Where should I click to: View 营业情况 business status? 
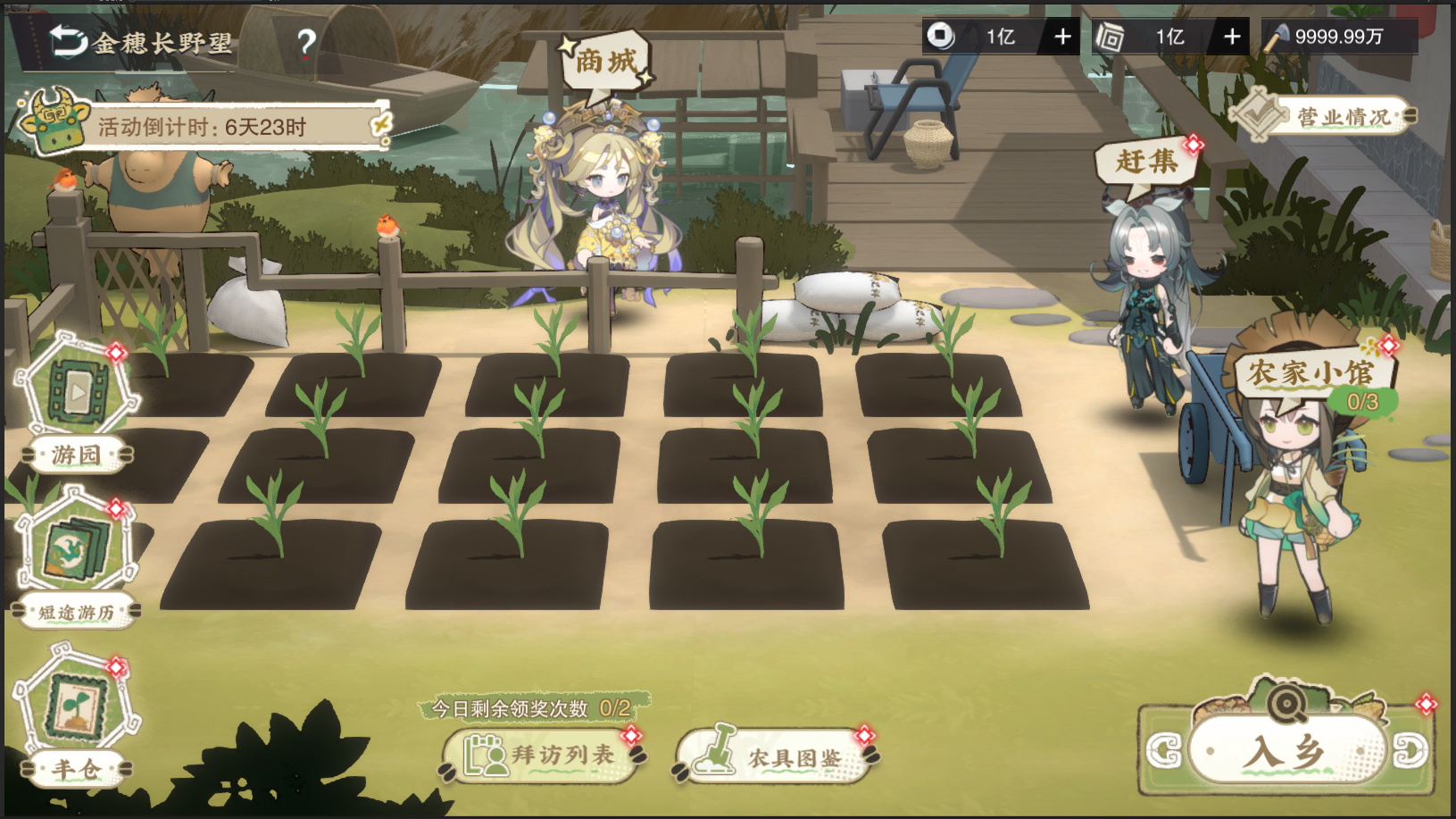[1325, 116]
